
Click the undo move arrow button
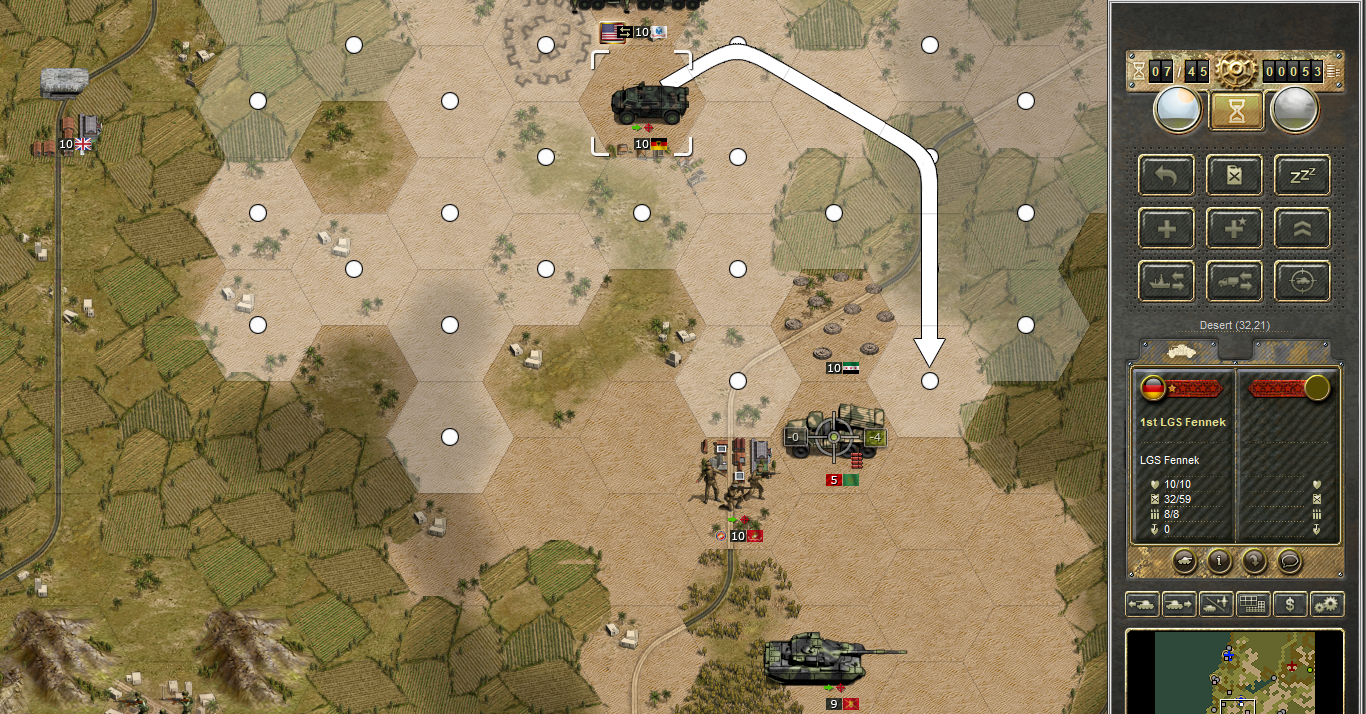coord(1166,175)
